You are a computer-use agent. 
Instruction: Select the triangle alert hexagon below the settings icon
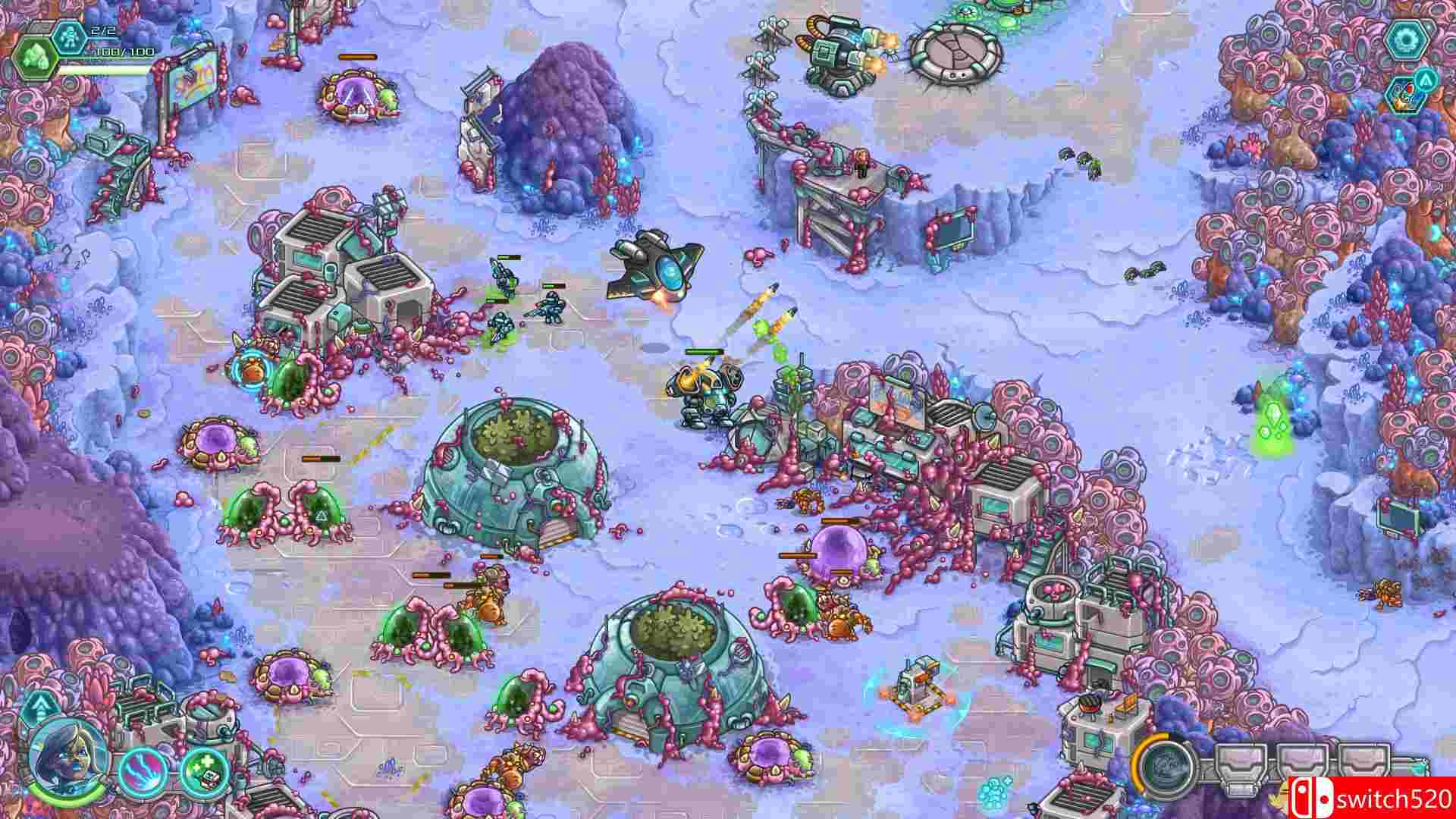(x=1426, y=80)
